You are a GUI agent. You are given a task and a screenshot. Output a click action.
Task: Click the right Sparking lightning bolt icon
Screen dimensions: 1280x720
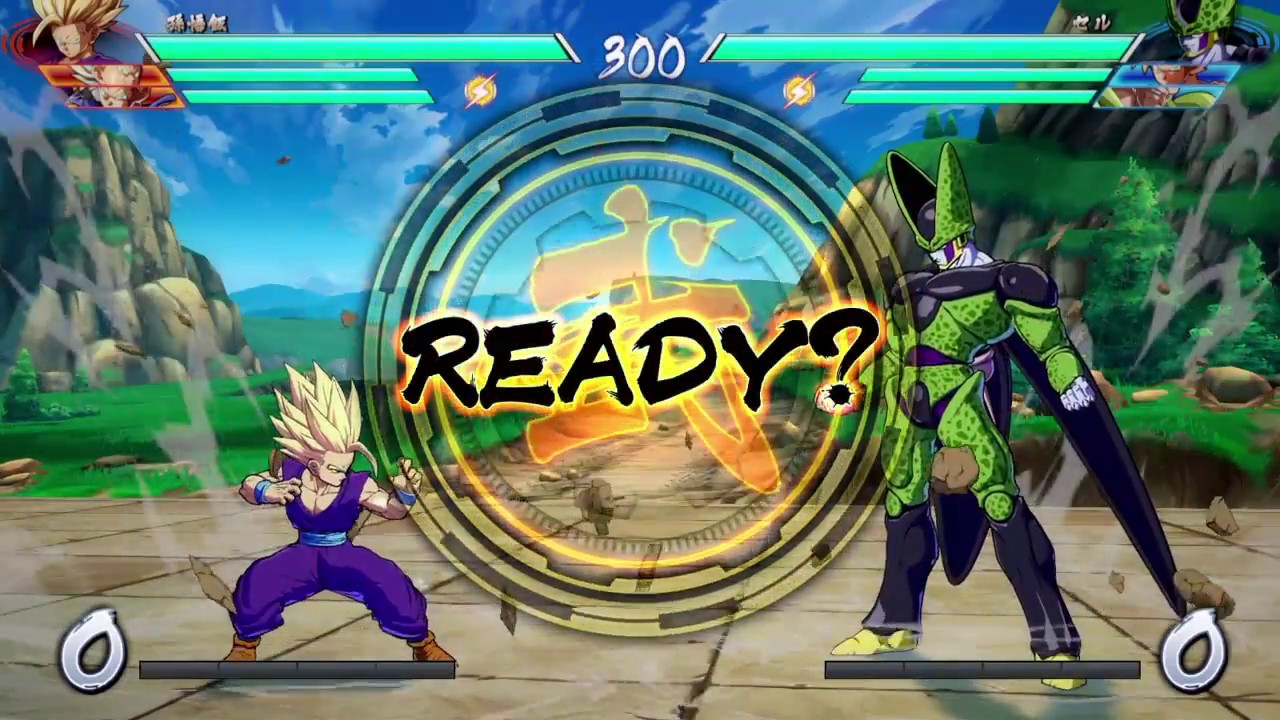coord(799,91)
